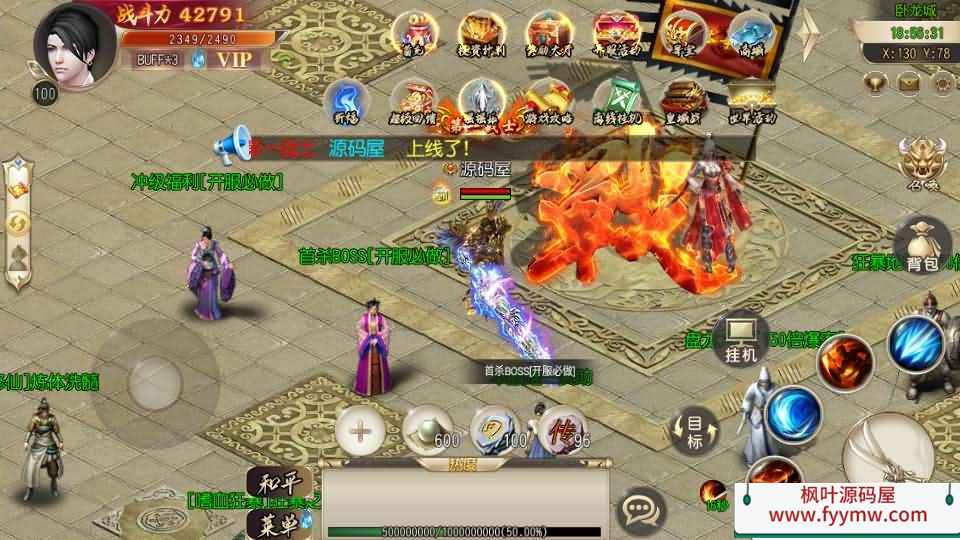
Task: Open the 首充 first recharge icon
Action: (412, 35)
